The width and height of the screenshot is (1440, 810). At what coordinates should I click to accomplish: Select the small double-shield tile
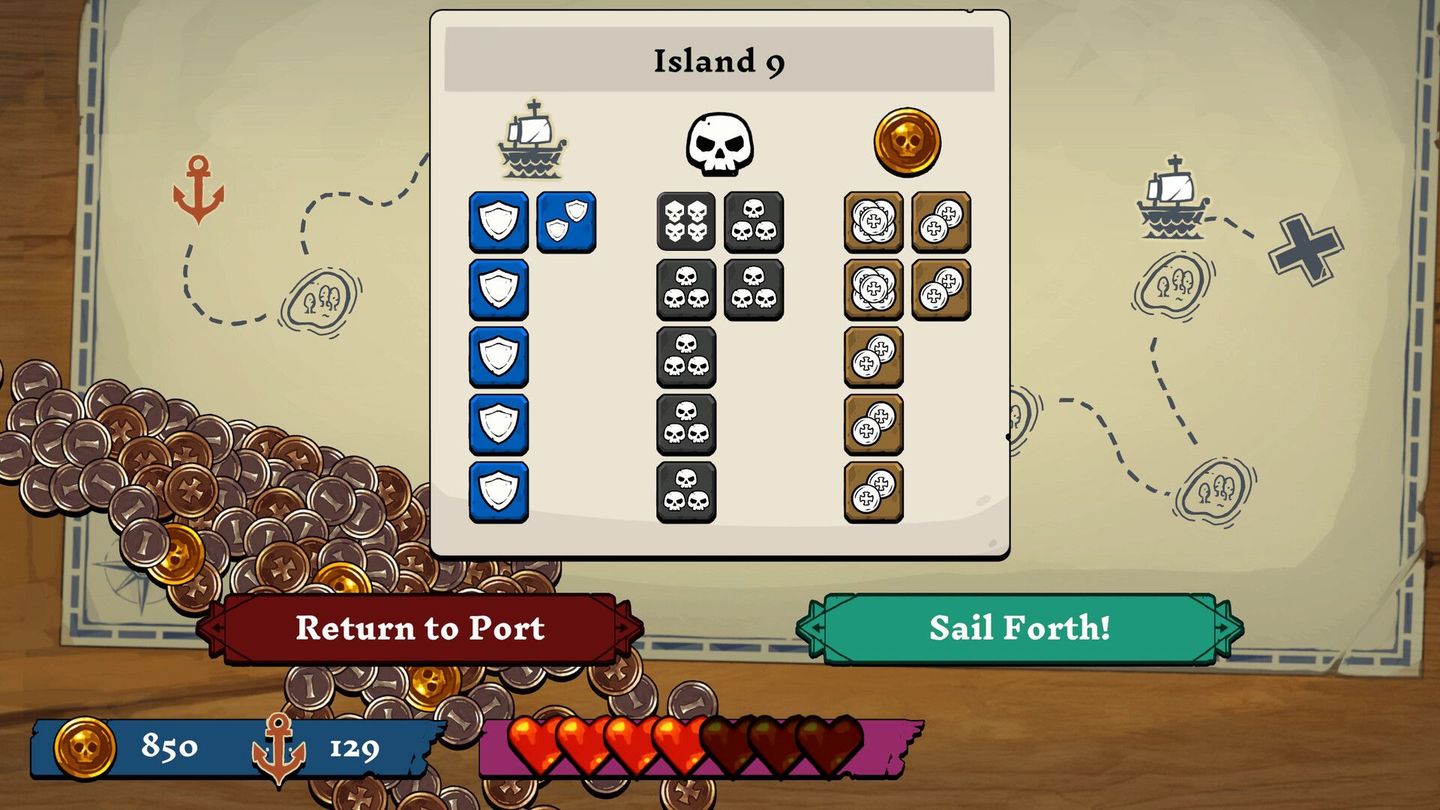point(567,221)
